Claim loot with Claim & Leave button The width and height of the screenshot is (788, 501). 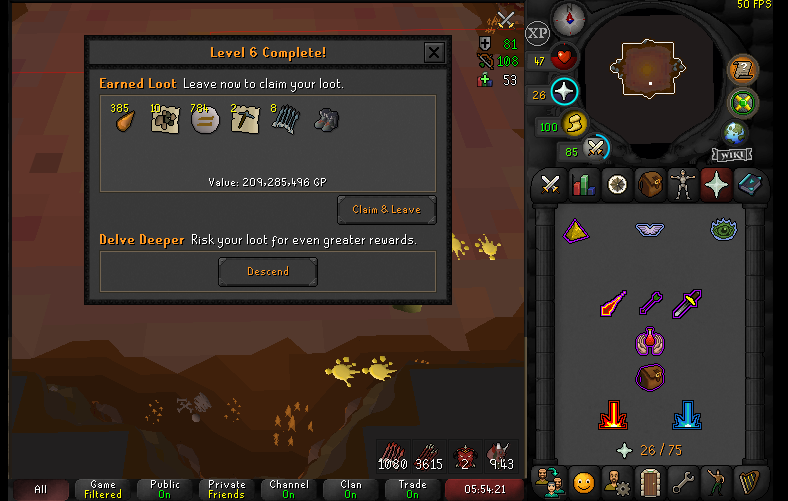[x=386, y=210]
